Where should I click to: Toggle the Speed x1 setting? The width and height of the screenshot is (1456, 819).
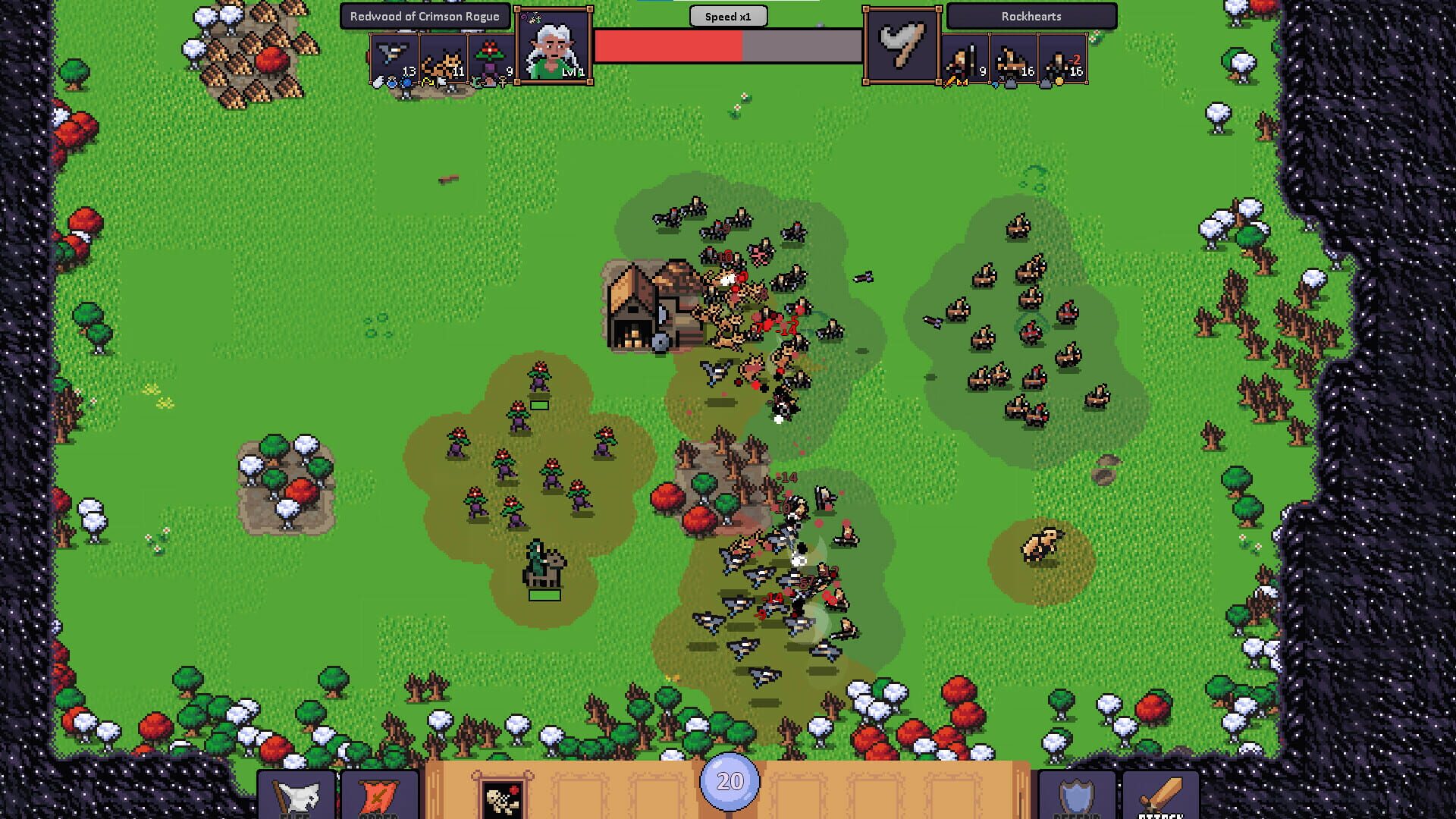[728, 16]
